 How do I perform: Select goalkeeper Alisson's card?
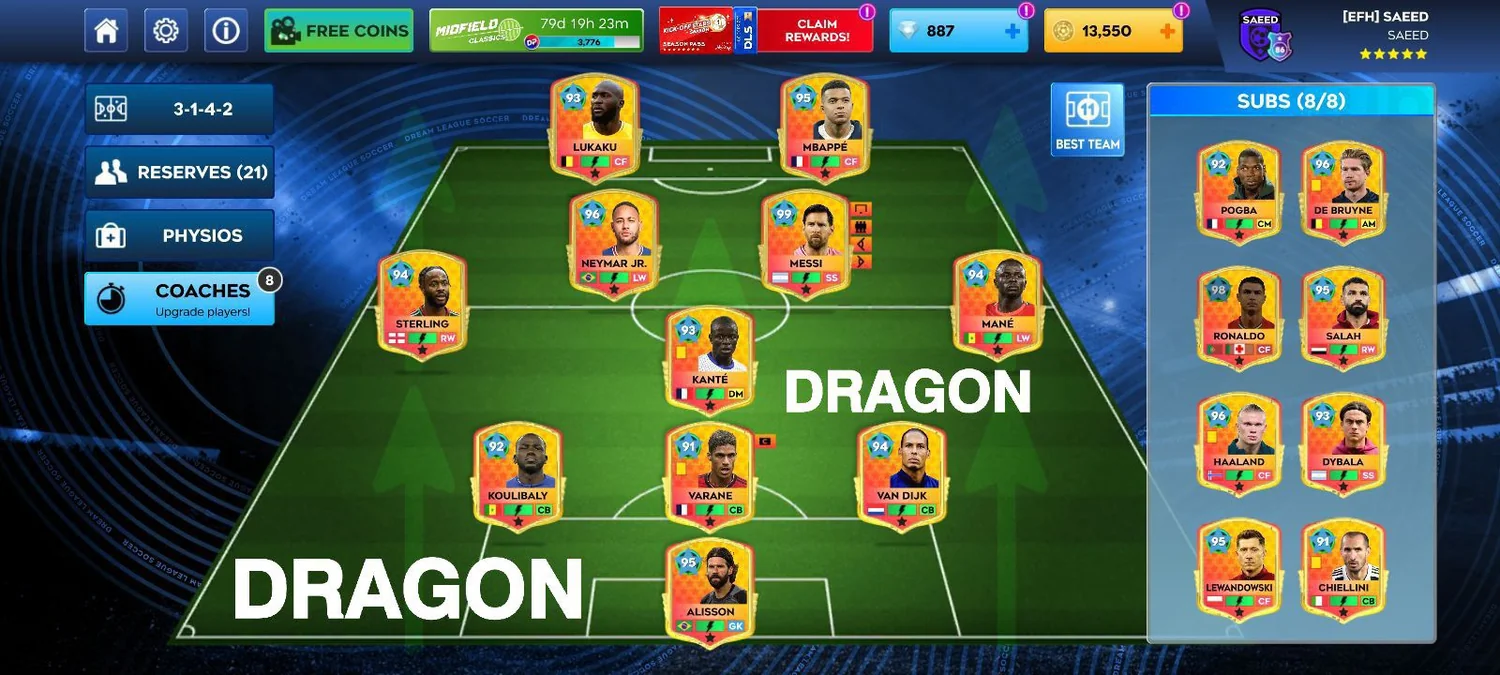pyautogui.click(x=710, y=590)
